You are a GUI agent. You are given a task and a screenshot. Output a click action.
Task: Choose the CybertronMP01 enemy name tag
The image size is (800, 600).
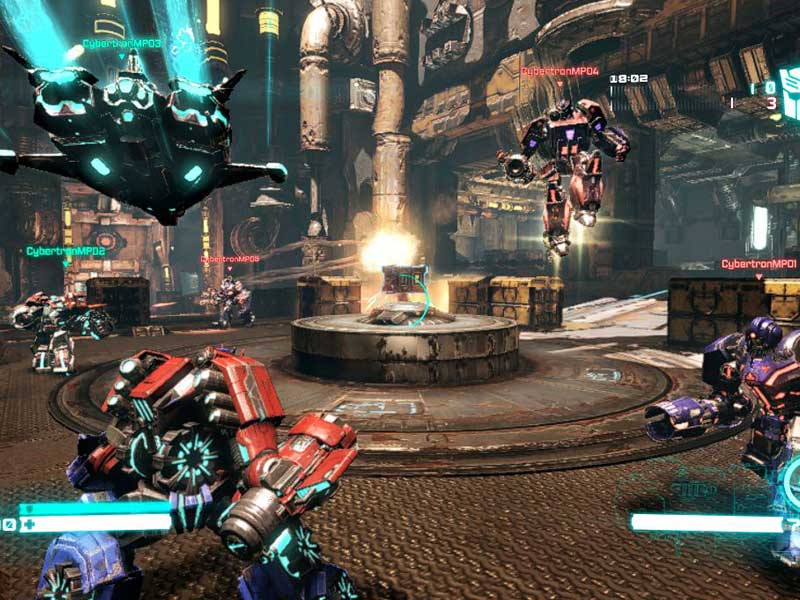[759, 264]
